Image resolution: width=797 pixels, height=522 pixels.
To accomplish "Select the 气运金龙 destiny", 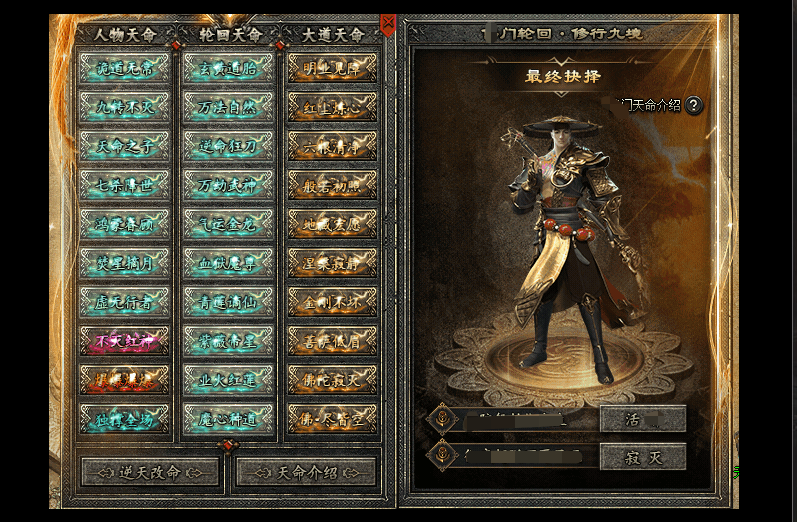I will (x=229, y=223).
